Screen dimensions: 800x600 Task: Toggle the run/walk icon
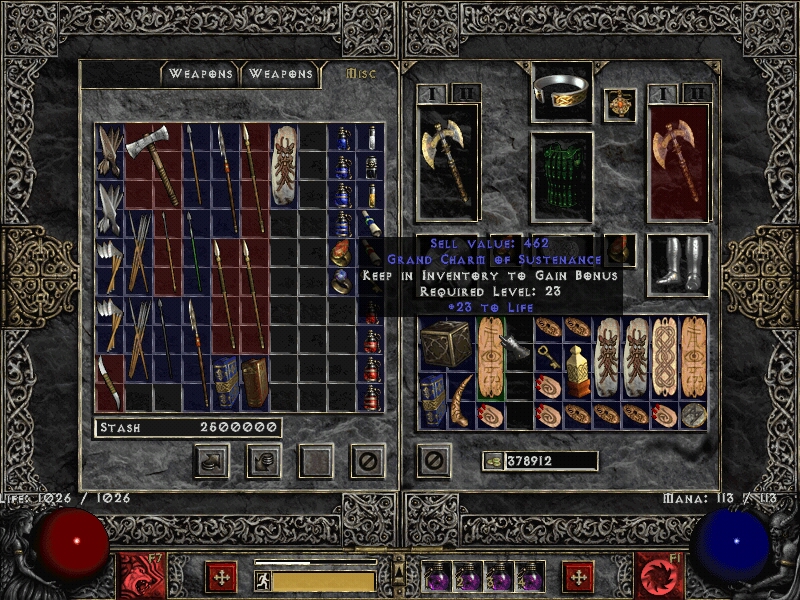pyautogui.click(x=262, y=580)
